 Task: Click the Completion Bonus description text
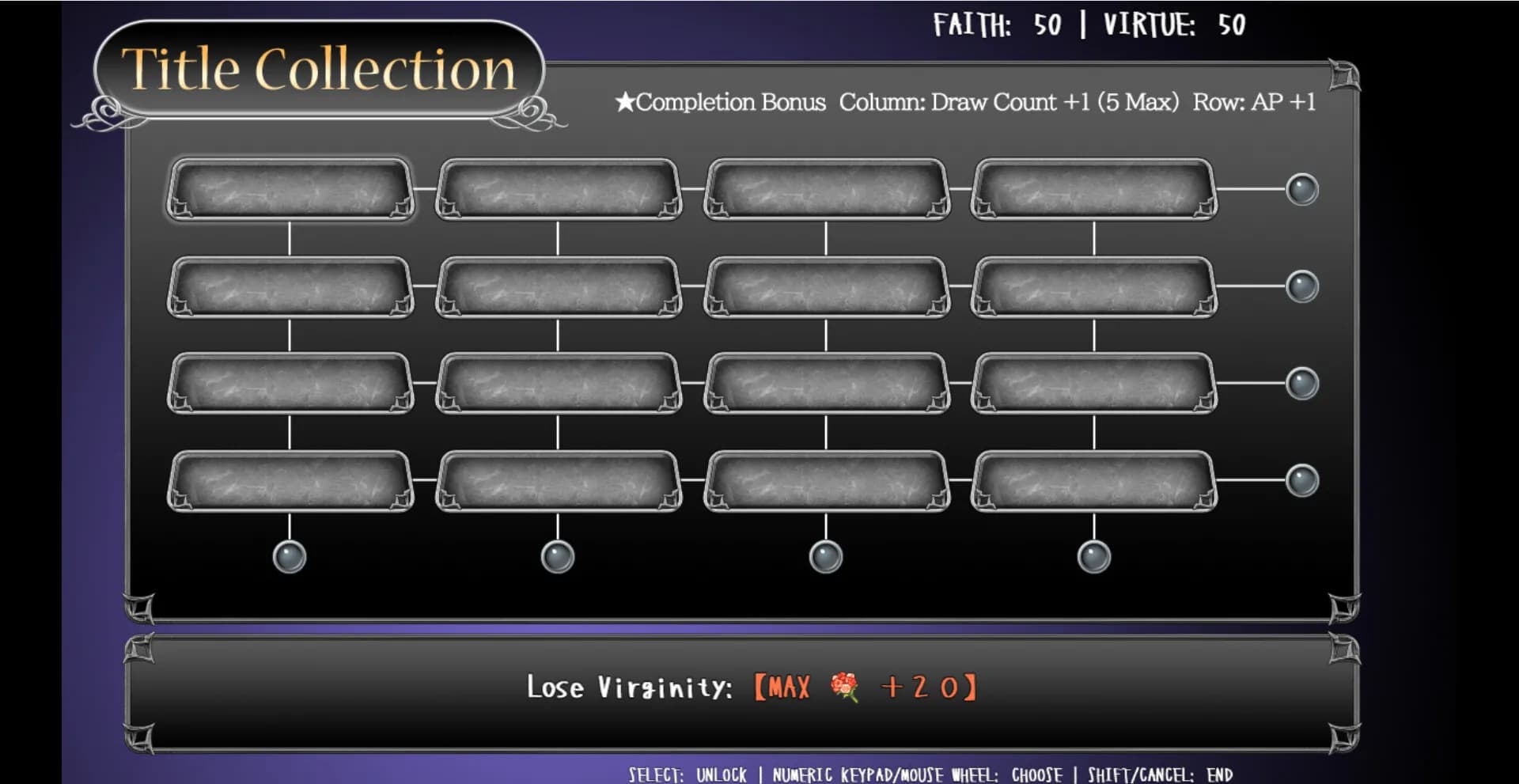click(x=965, y=102)
